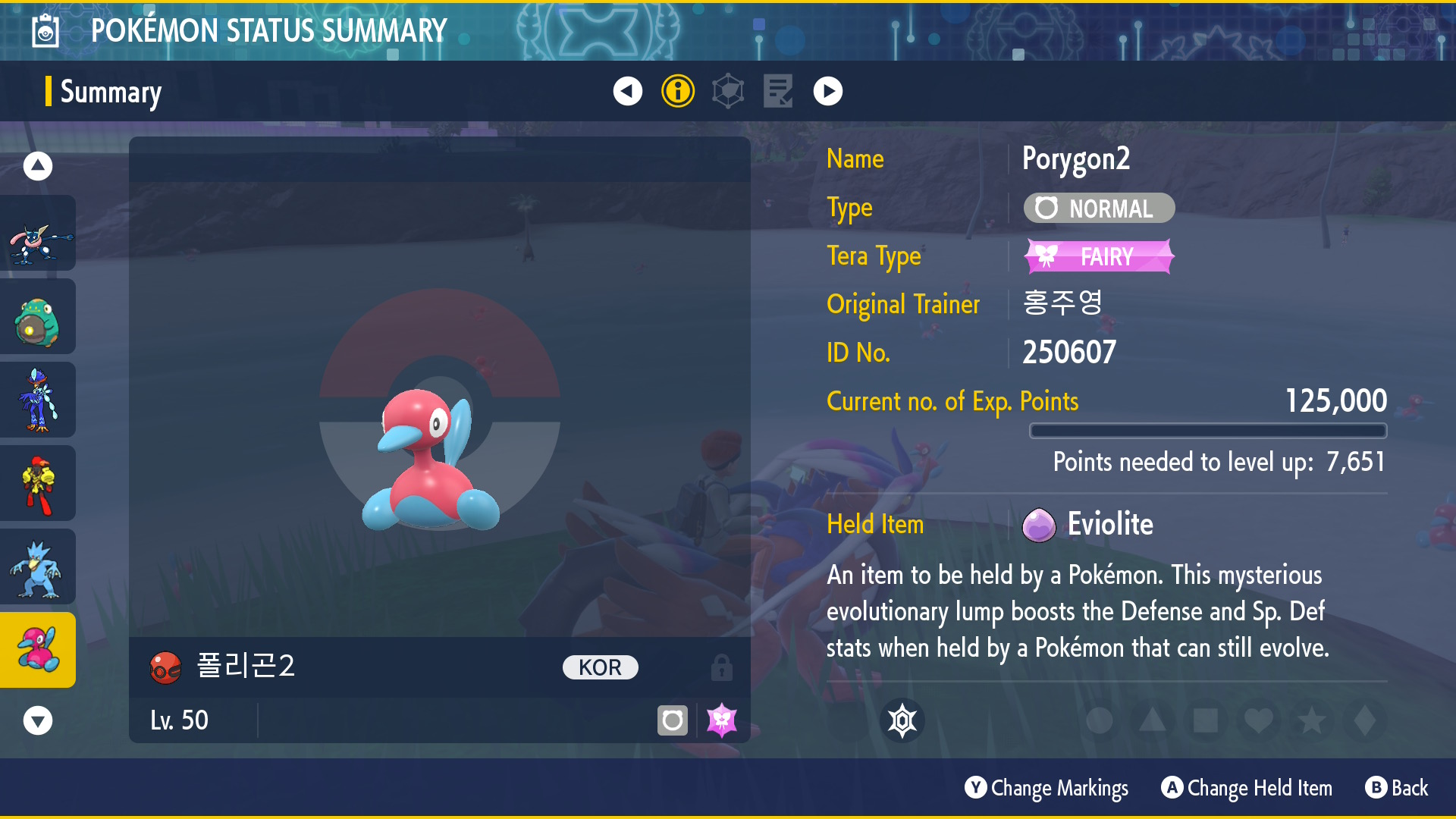Toggle the heart marking
The width and height of the screenshot is (1456, 819).
[x=1259, y=720]
